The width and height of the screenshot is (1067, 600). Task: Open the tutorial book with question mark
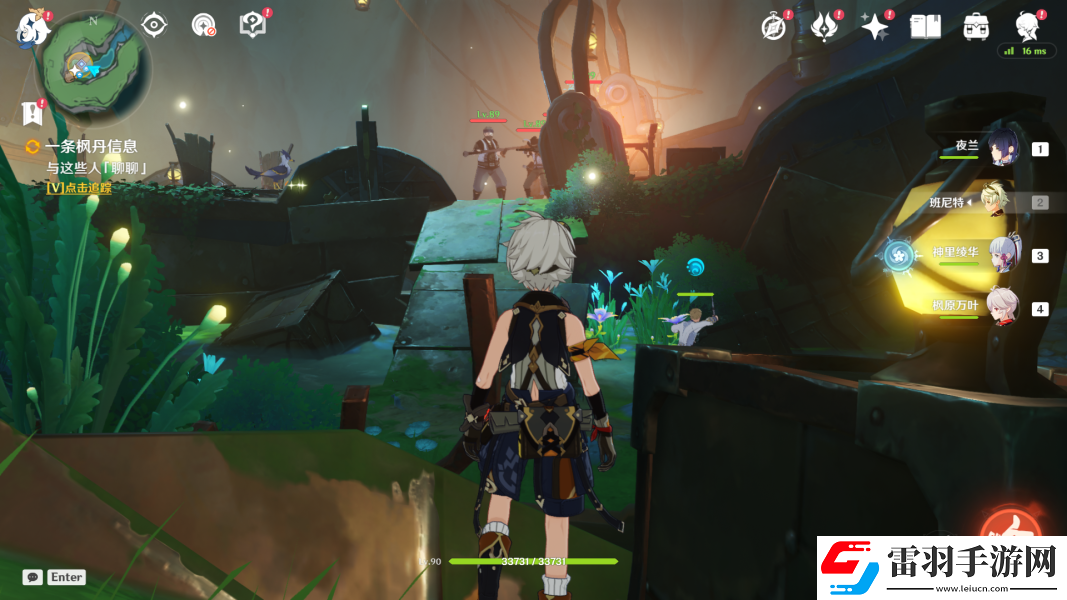253,25
